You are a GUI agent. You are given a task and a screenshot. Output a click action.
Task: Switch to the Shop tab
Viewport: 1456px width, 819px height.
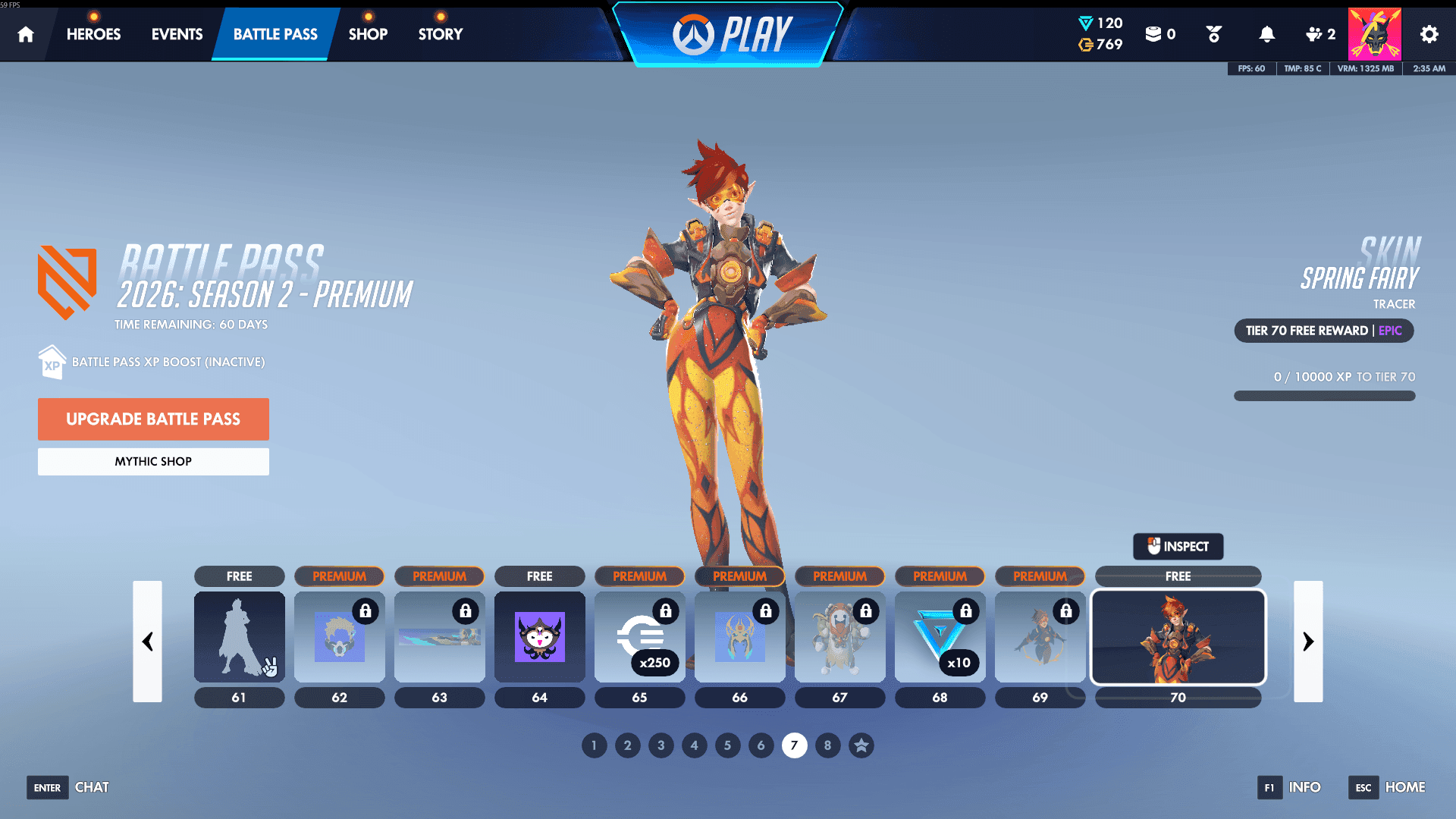368,33
